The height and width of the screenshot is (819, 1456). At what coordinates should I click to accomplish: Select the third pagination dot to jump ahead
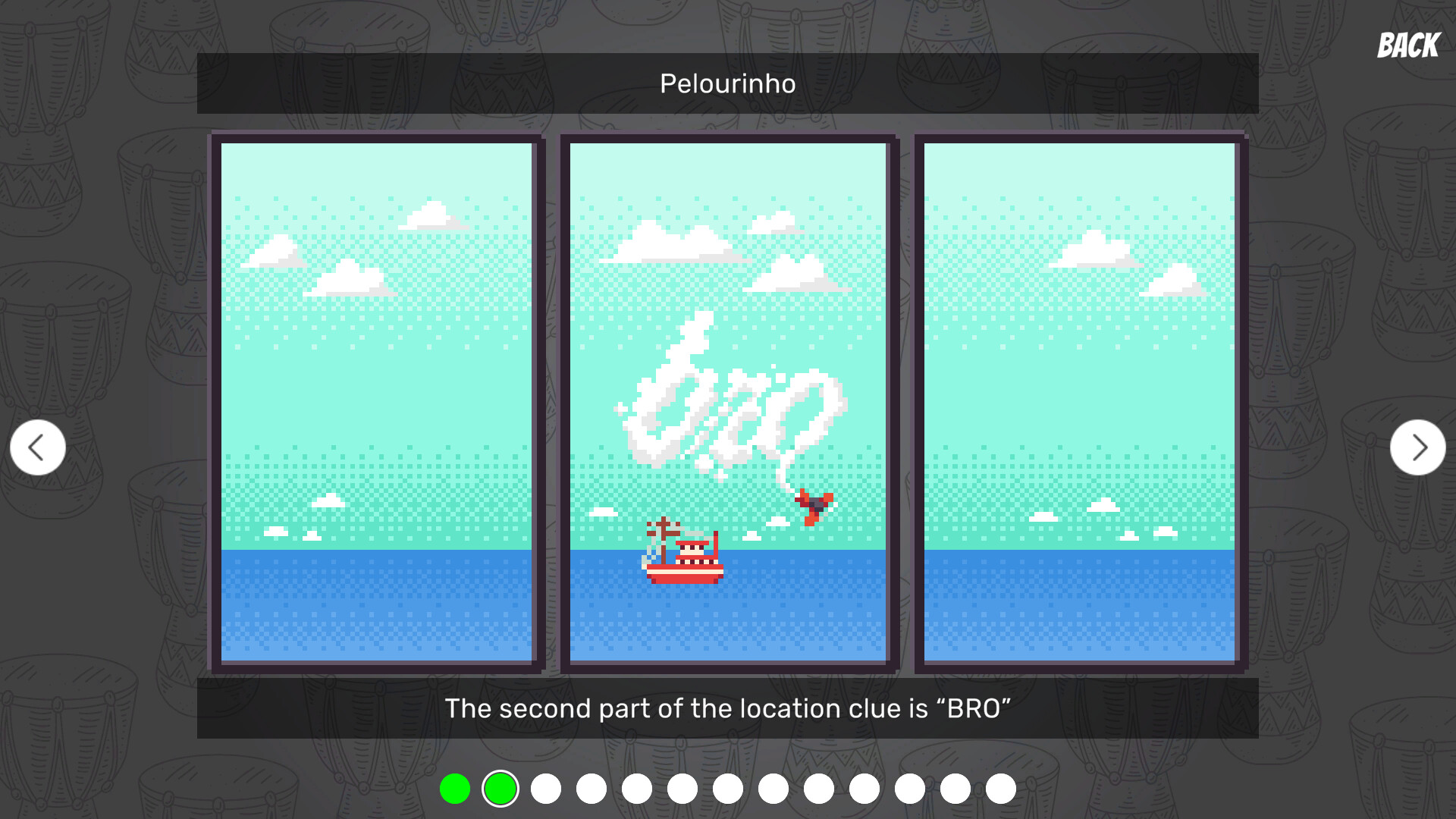point(547,789)
